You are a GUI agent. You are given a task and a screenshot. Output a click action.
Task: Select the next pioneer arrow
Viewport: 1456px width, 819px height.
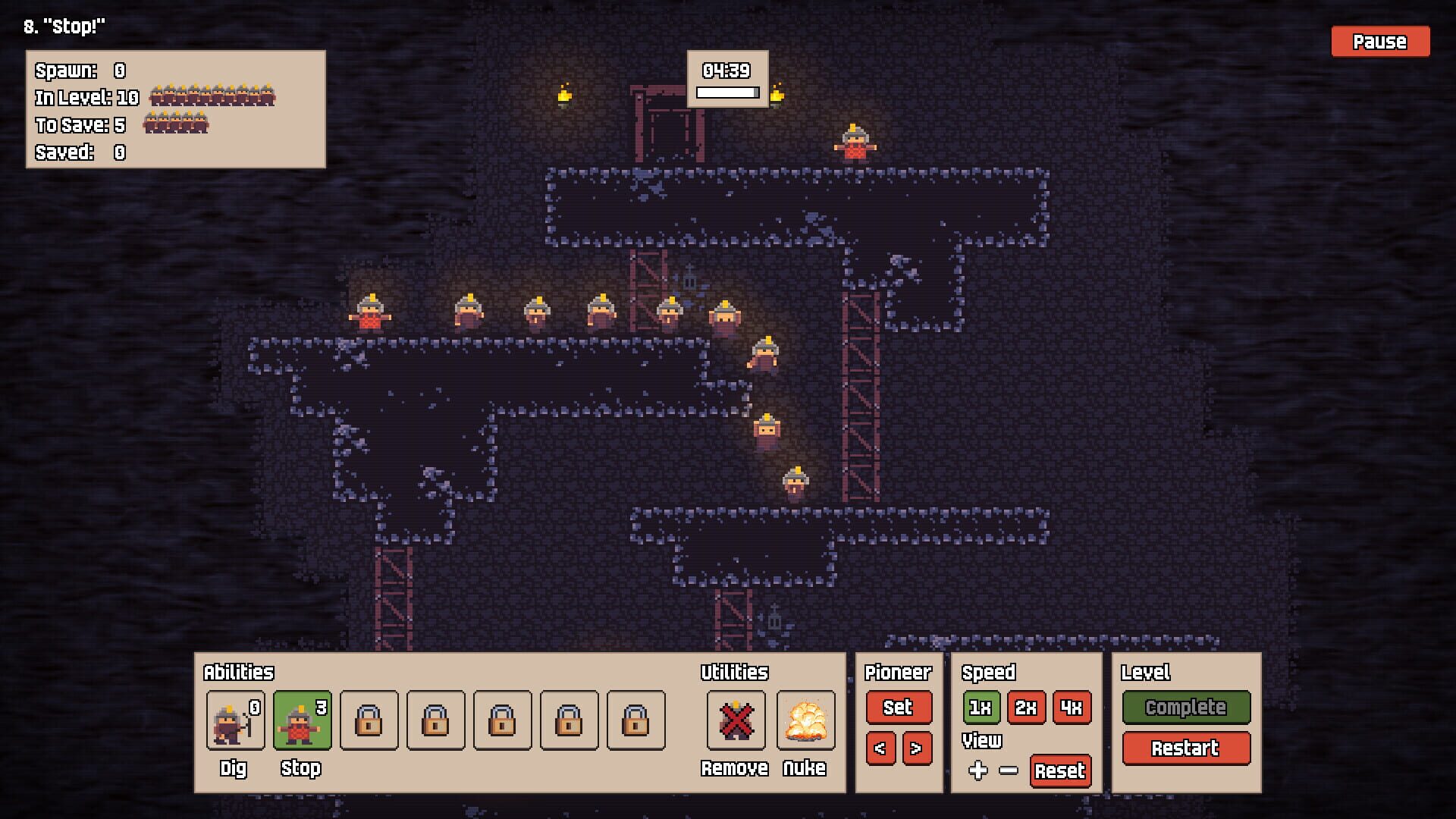pyautogui.click(x=916, y=748)
